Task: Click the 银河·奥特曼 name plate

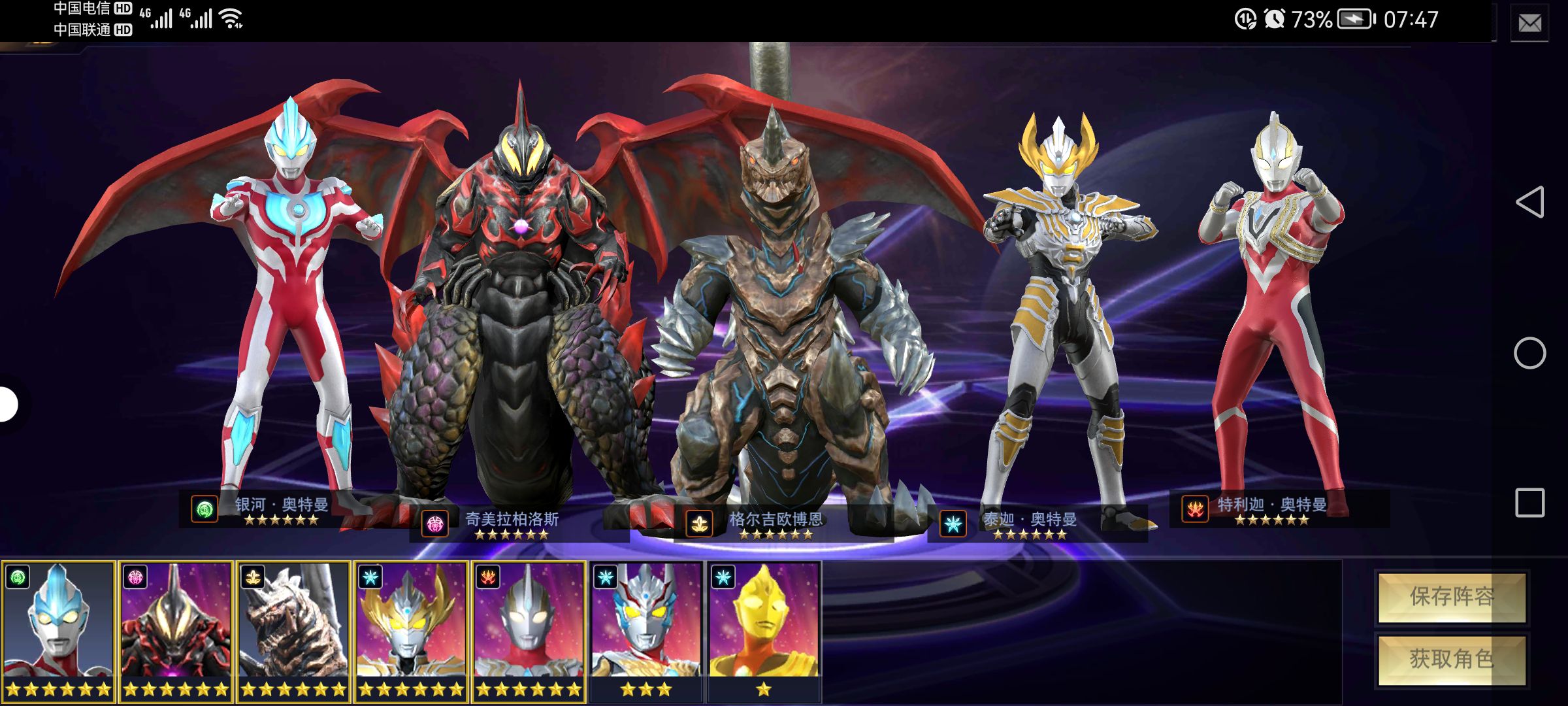Action: [x=282, y=509]
